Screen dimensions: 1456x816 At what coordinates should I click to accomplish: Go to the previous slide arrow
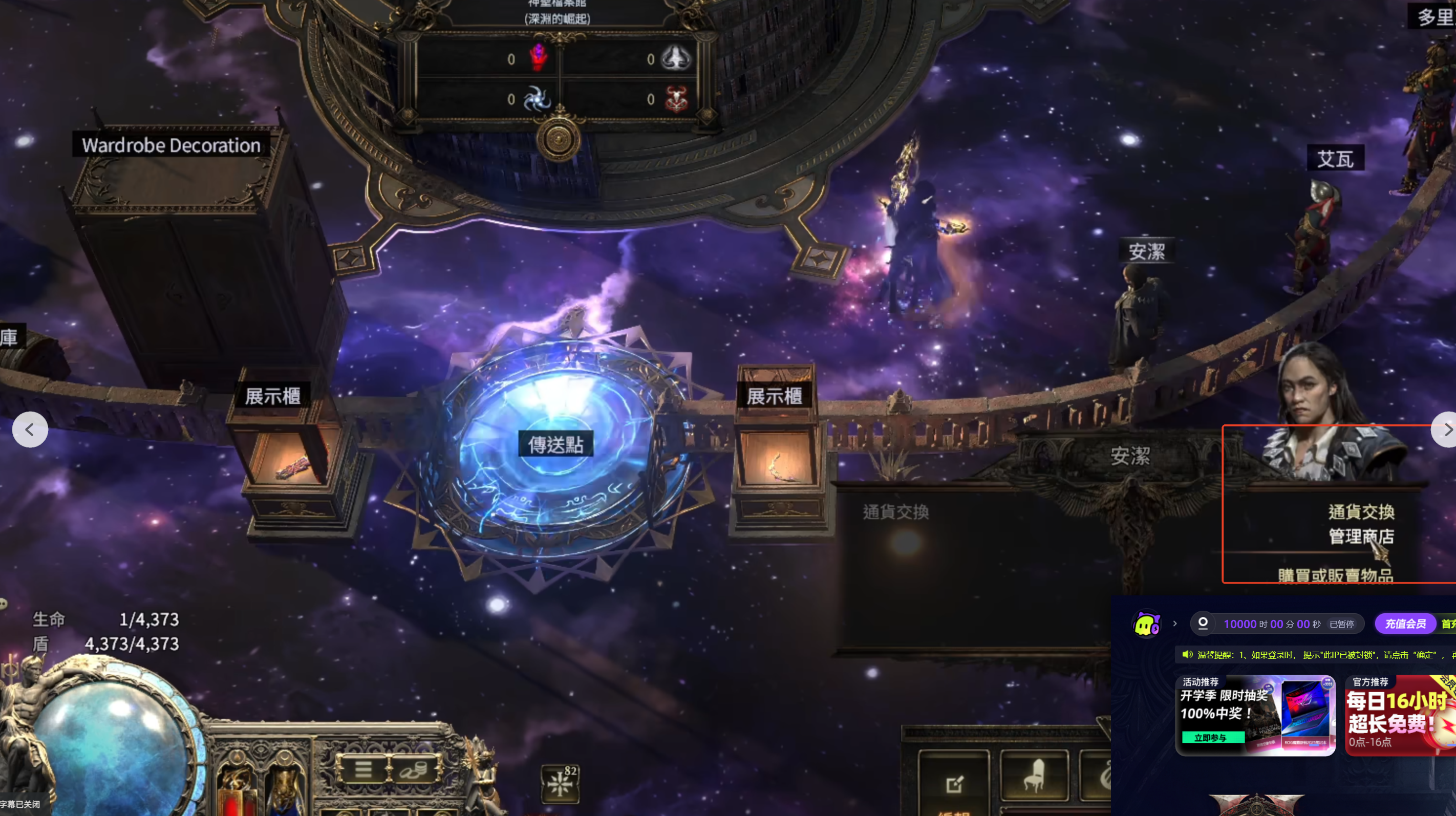[x=30, y=430]
